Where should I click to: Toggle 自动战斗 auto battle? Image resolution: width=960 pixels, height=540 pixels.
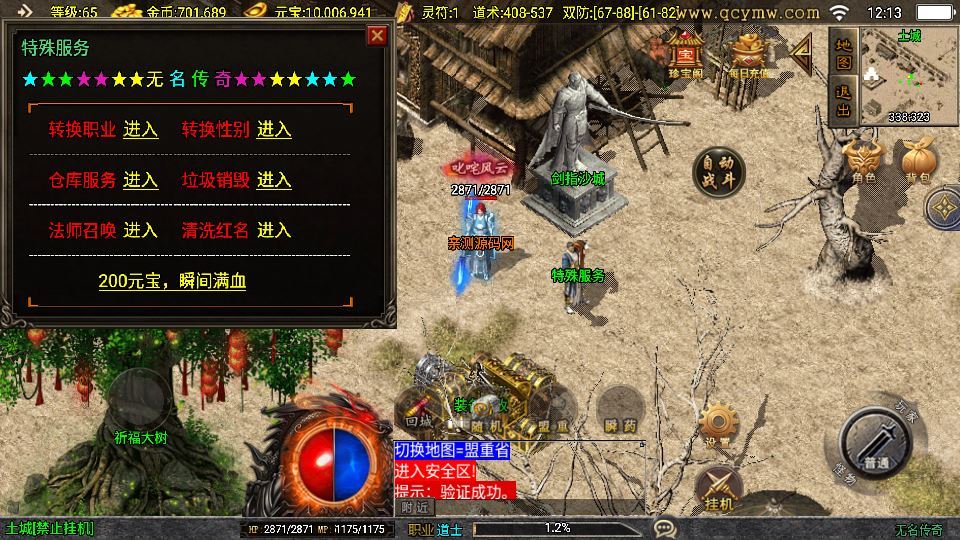(718, 172)
